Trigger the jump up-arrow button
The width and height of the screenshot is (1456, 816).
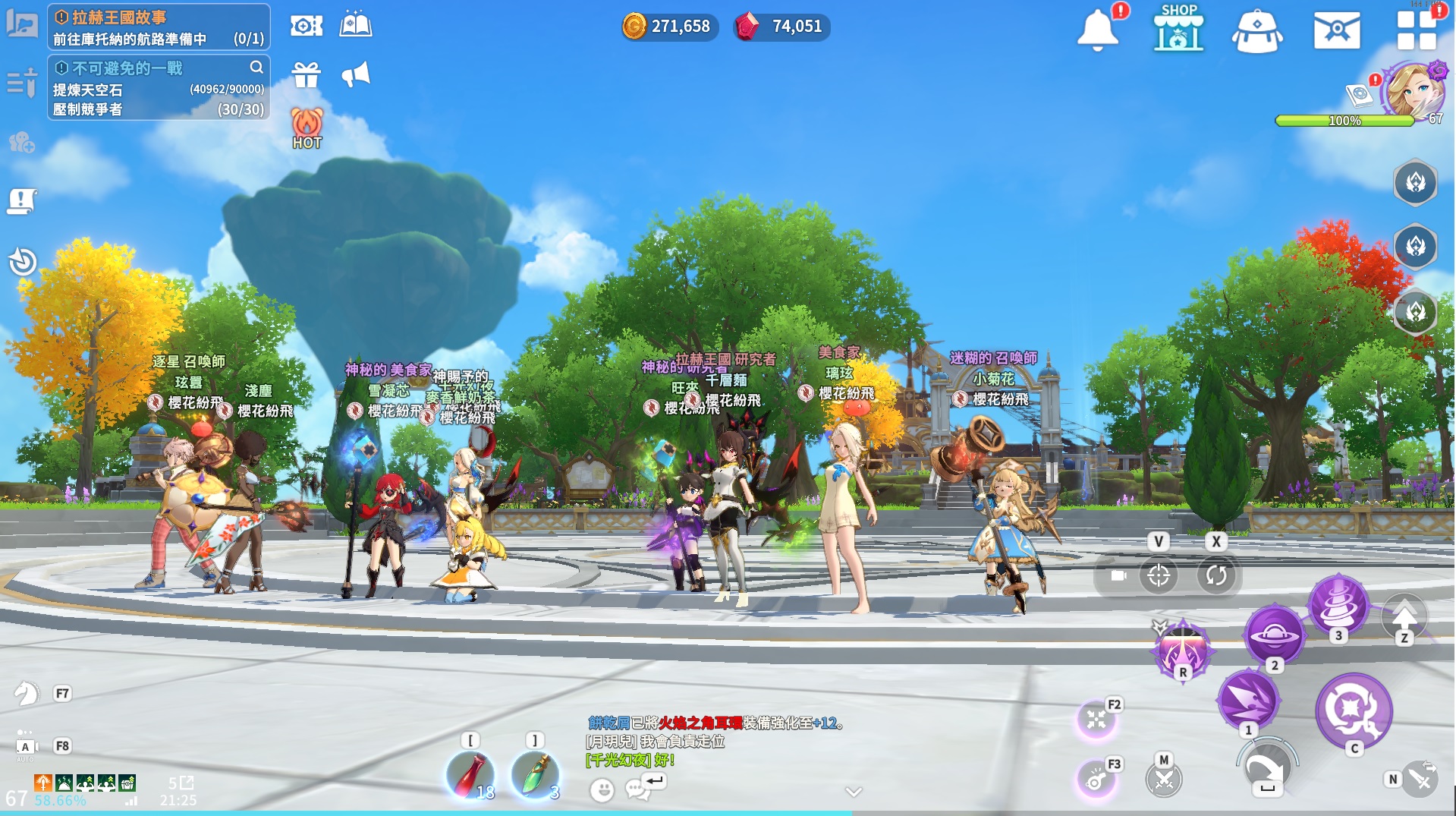coord(1404,616)
